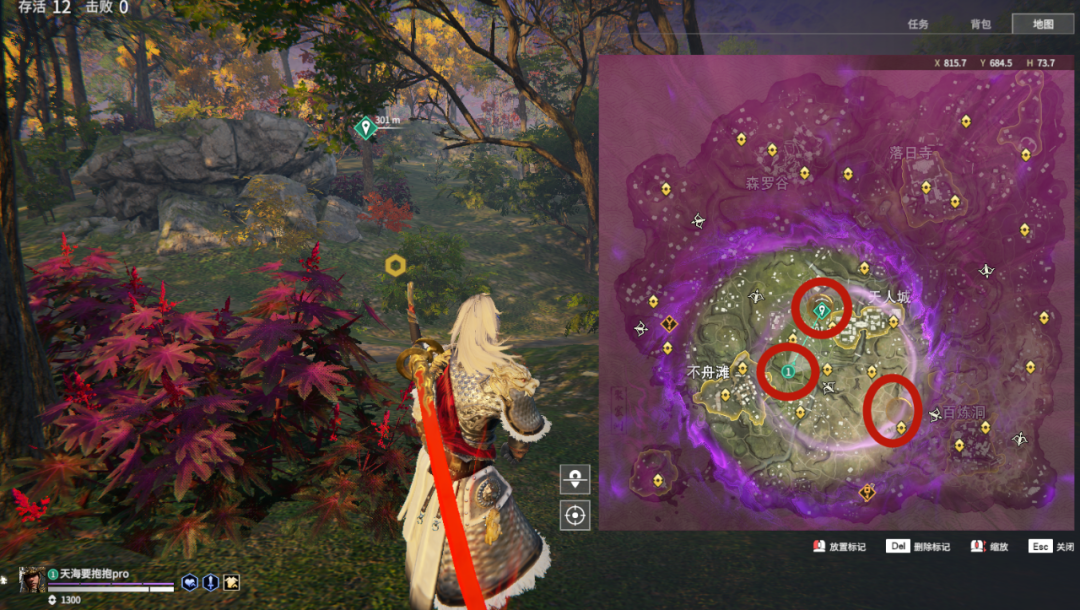Image resolution: width=1080 pixels, height=610 pixels.
Task: Choose the 落日寺 location on the map
Action: pyautogui.click(x=911, y=153)
